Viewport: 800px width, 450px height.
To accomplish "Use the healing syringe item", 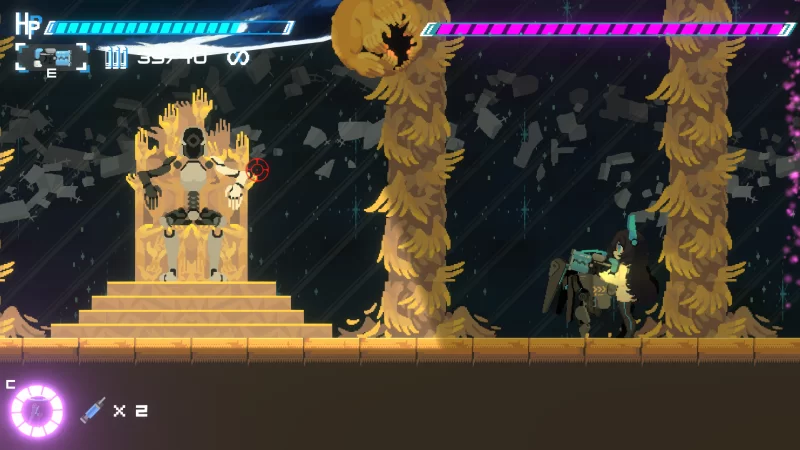I will (x=93, y=410).
